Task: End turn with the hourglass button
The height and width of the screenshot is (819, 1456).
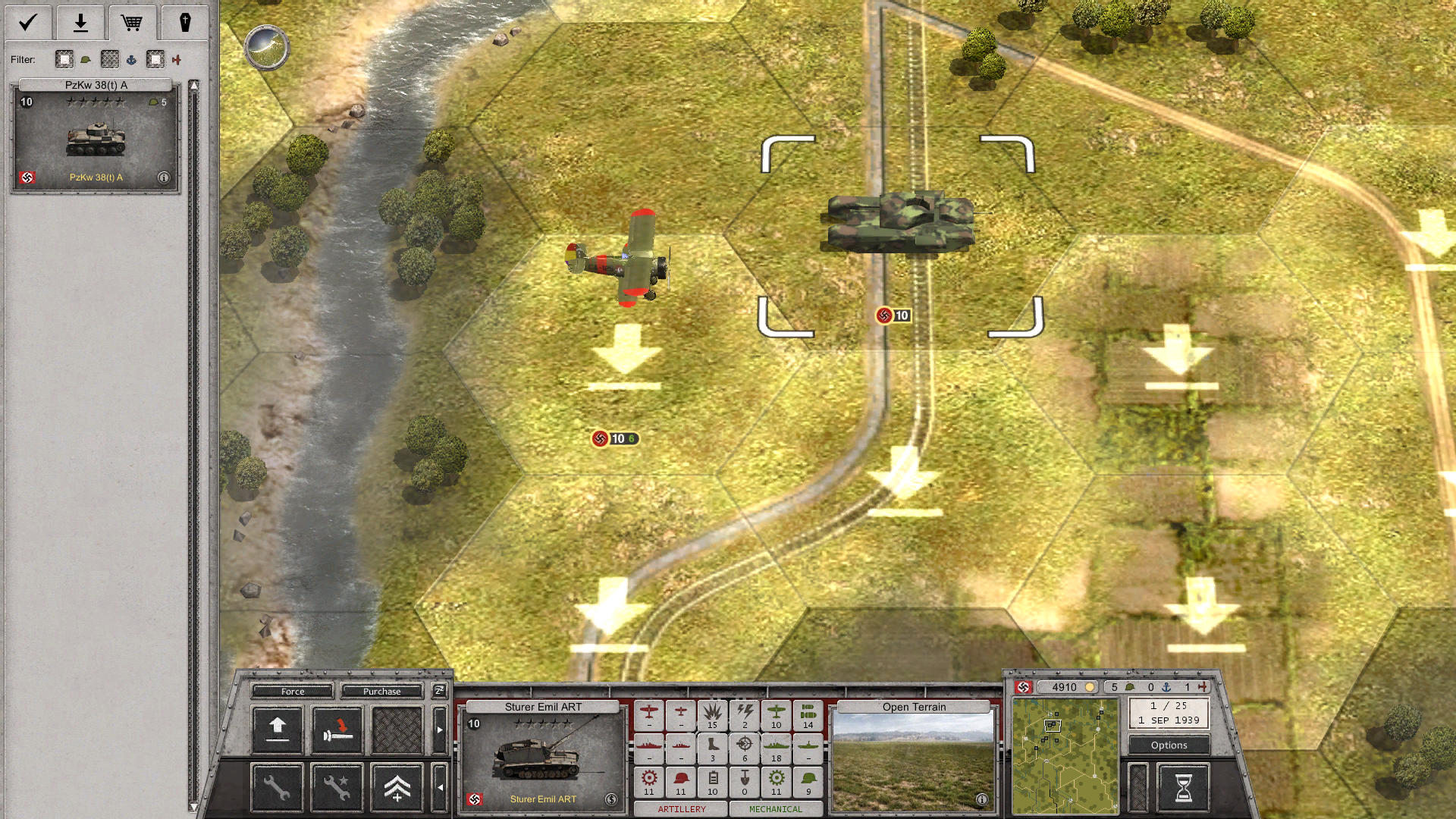Action: [1183, 788]
